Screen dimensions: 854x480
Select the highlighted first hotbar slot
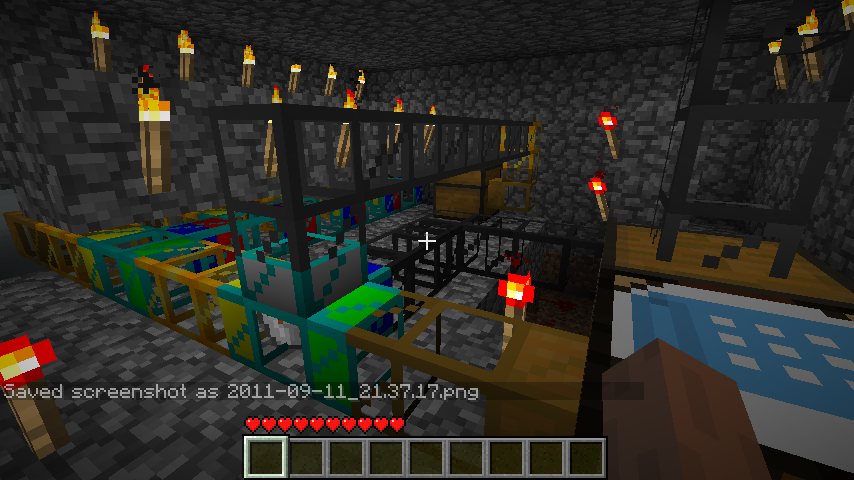[267, 458]
